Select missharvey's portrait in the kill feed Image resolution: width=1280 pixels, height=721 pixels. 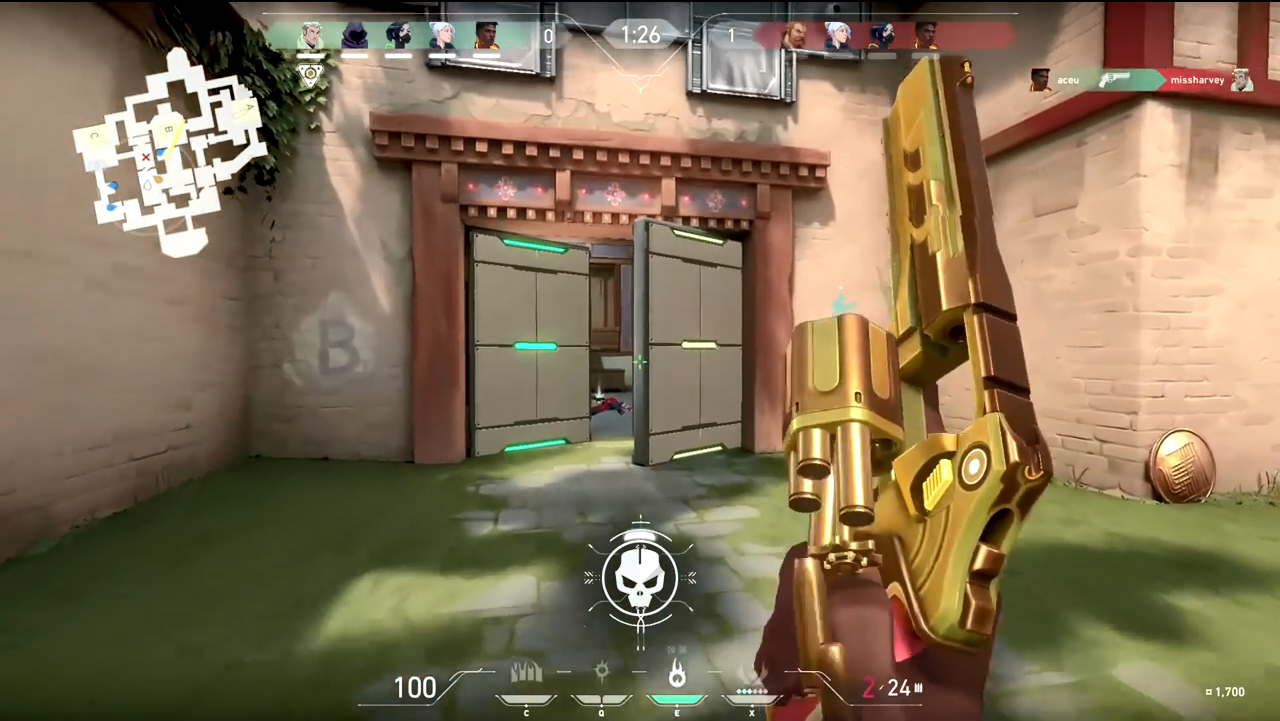click(x=1241, y=80)
